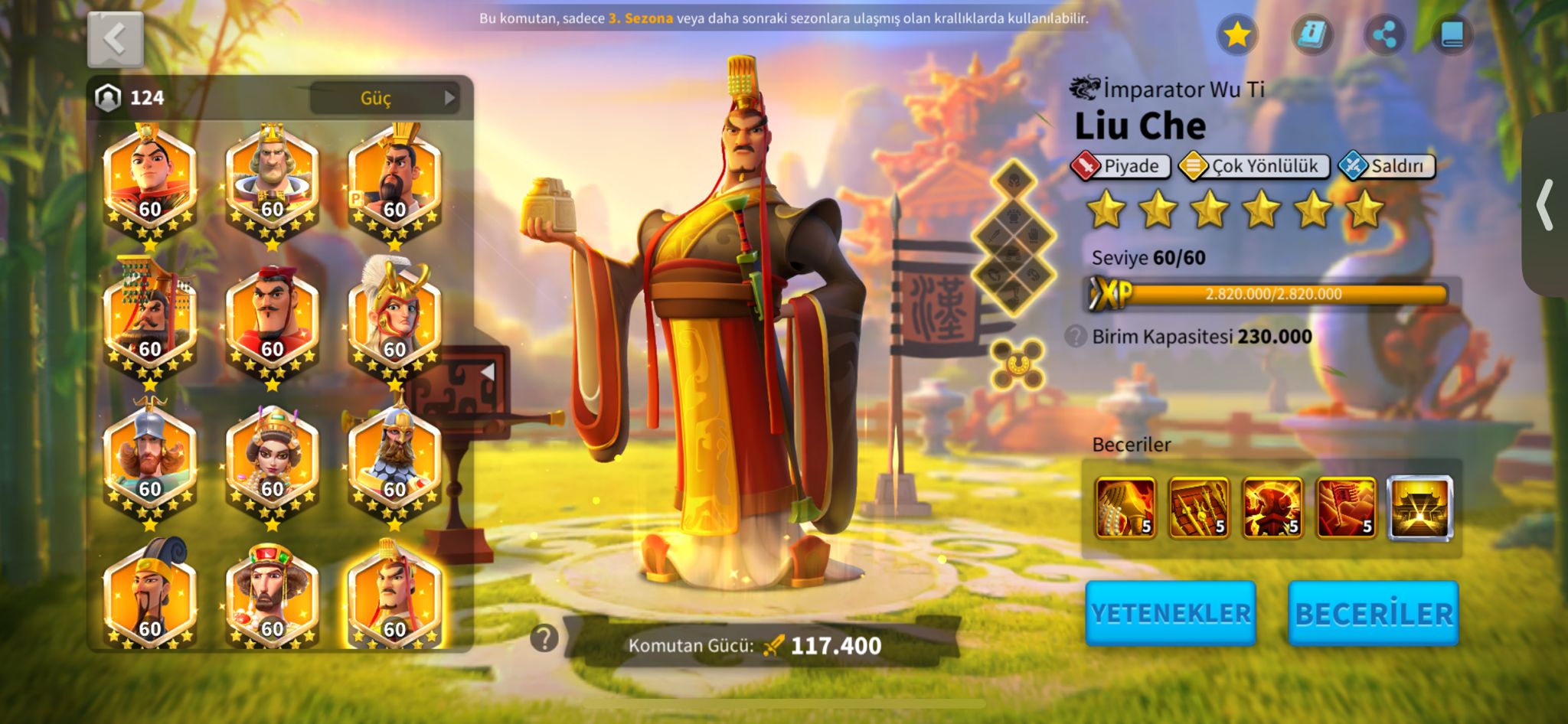Open the blue book icon
Image resolution: width=1568 pixels, height=724 pixels.
1452,34
